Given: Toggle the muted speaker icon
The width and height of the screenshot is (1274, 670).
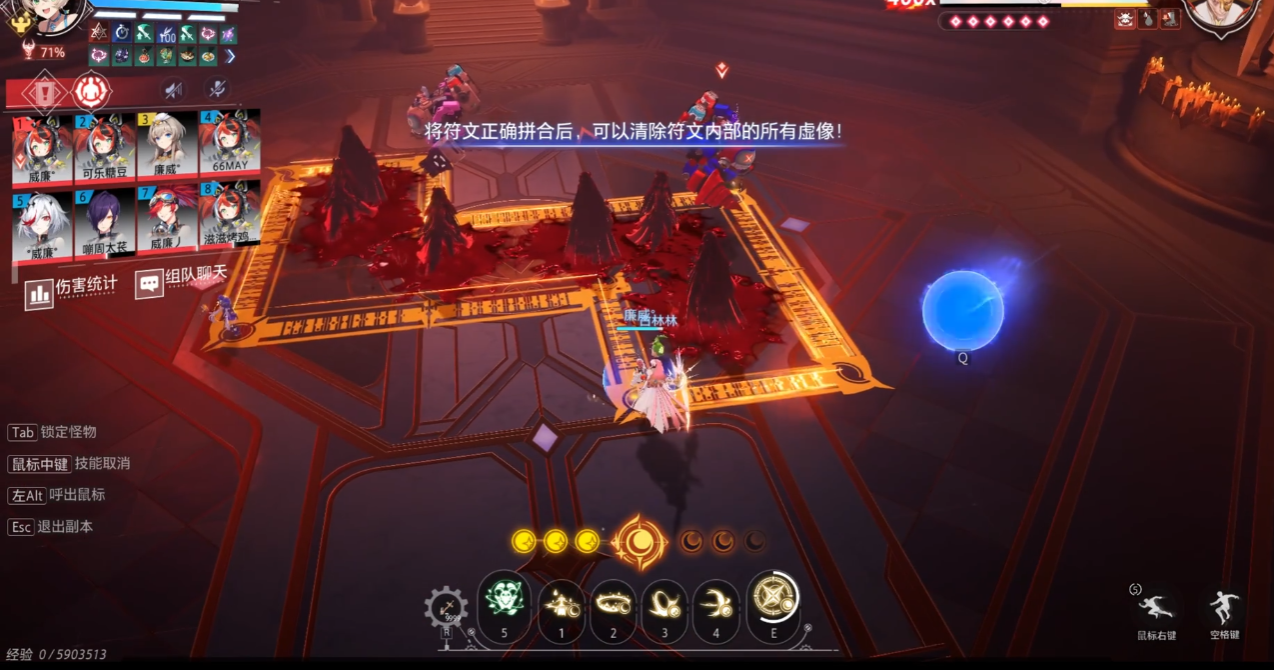Looking at the screenshot, I should [x=174, y=91].
